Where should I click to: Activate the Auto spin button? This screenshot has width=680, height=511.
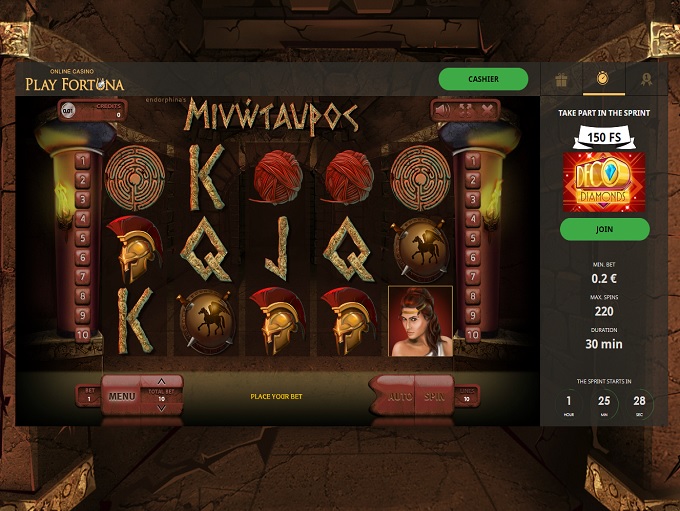point(399,396)
